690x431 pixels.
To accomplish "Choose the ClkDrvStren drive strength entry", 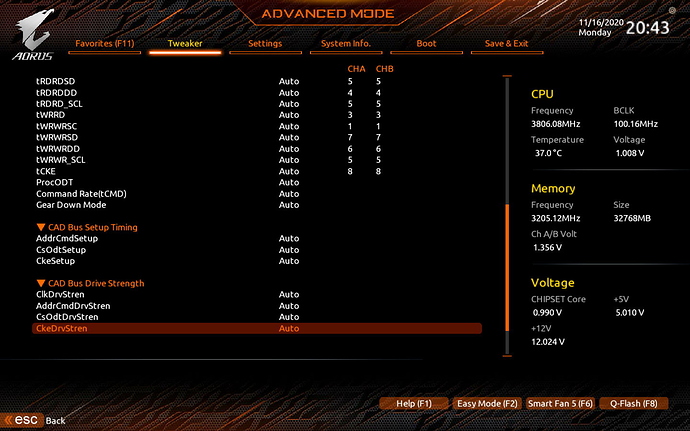I will (x=59, y=294).
